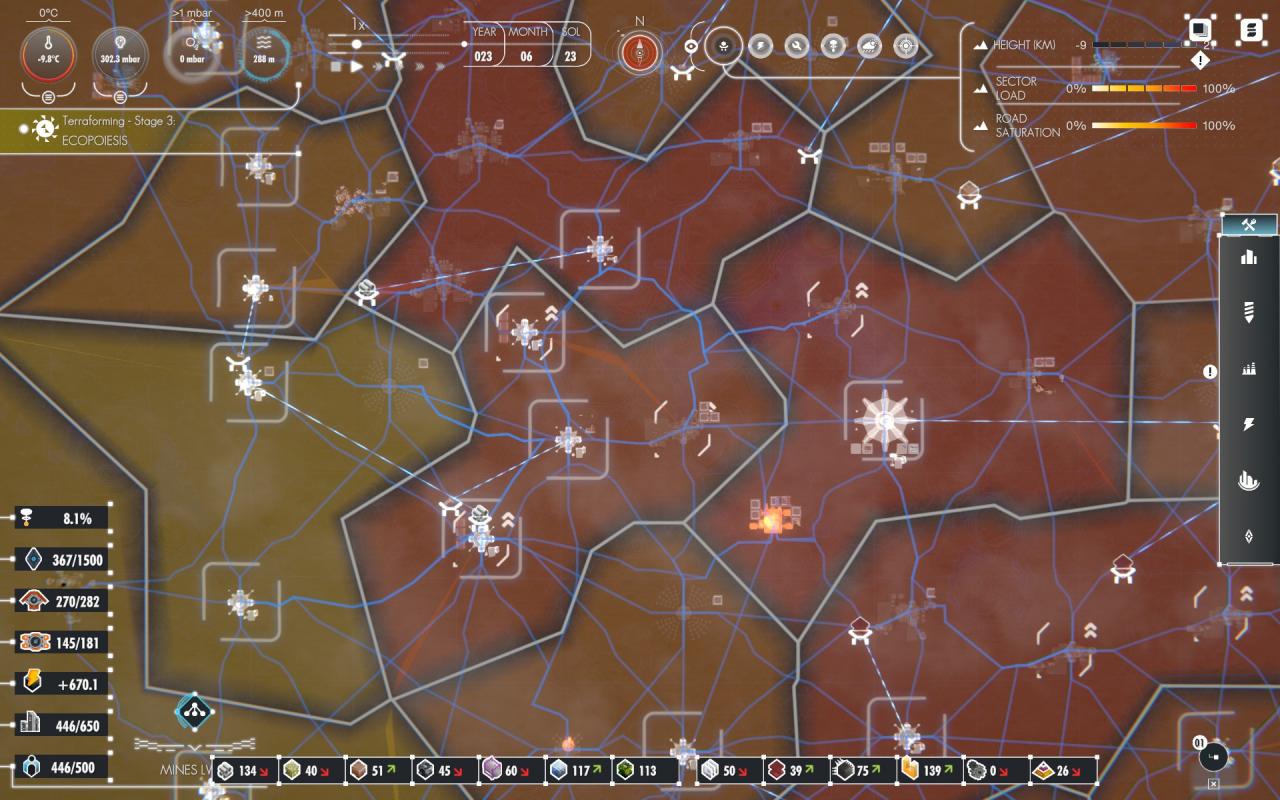Open the diamond alert icon near height legend
This screenshot has width=1280, height=800.
point(1201,61)
